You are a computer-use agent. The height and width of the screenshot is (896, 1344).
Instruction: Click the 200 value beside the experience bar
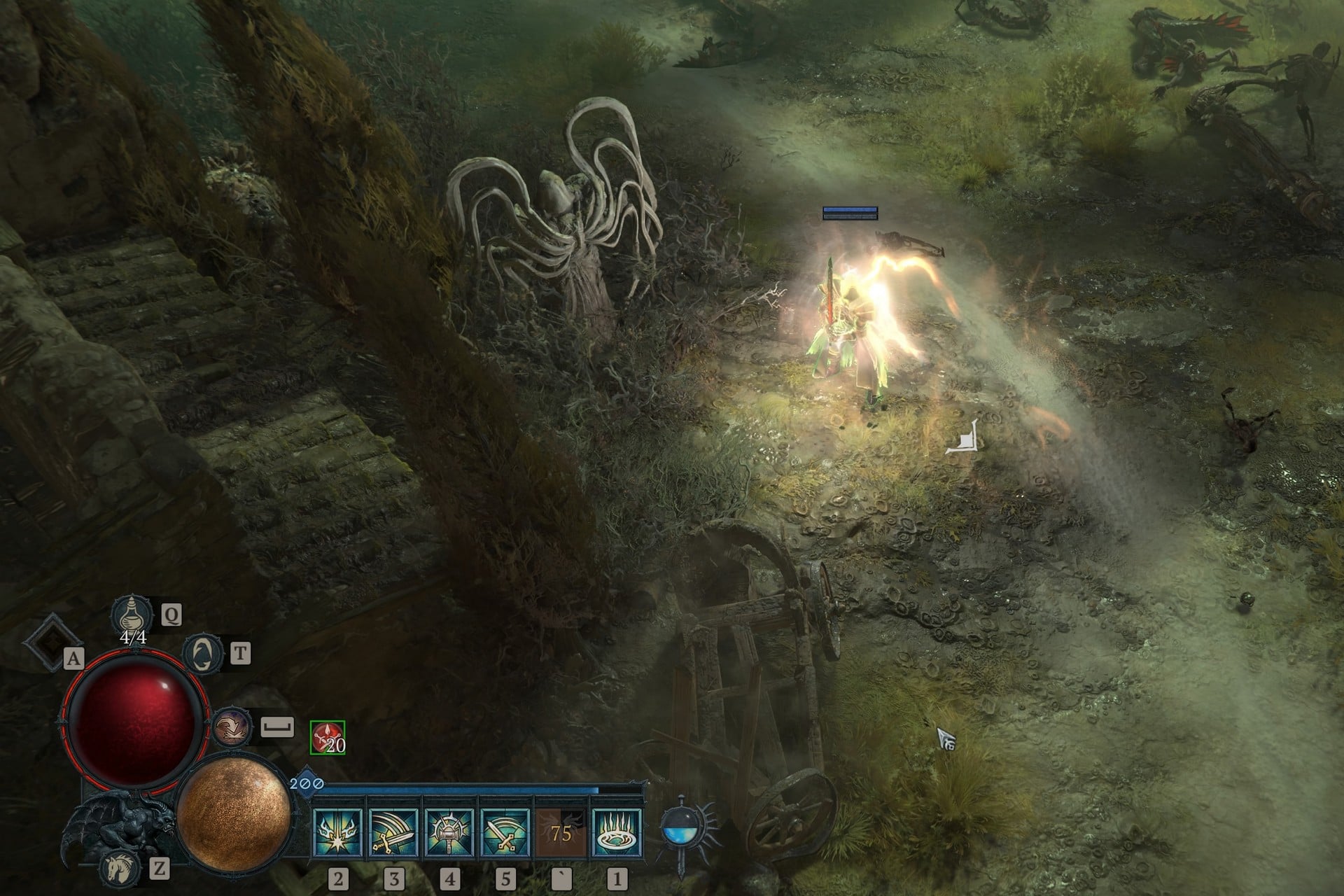[303, 785]
